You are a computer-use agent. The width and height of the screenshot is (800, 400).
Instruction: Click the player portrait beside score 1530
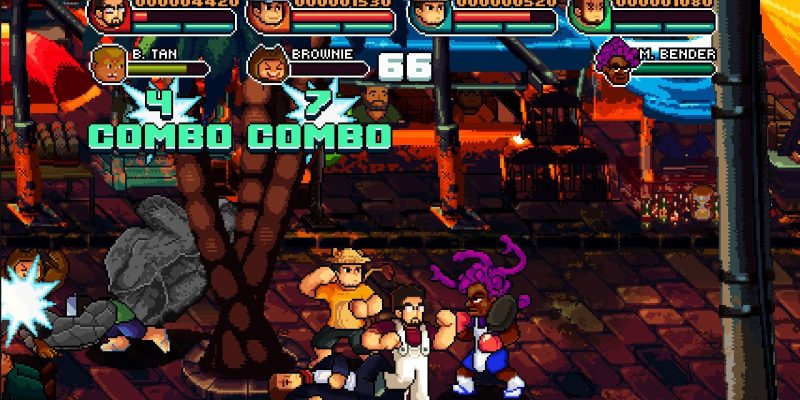266,15
